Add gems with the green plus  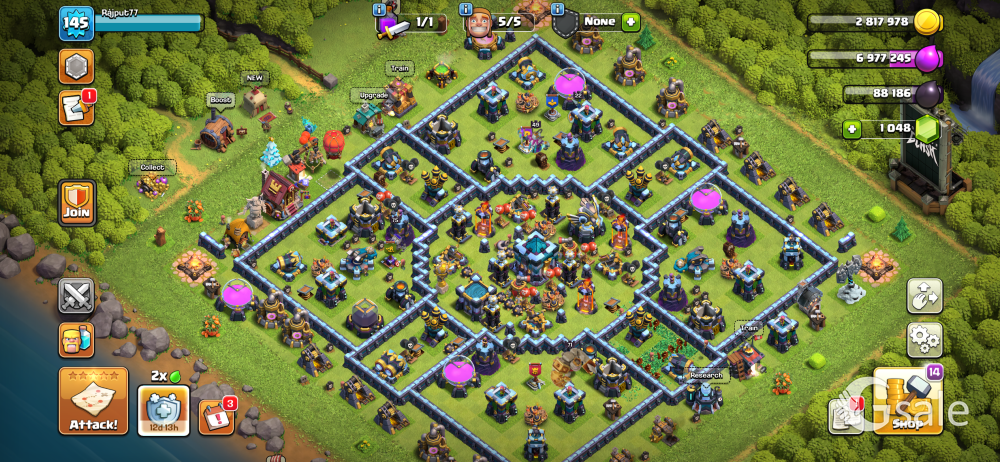(x=852, y=128)
